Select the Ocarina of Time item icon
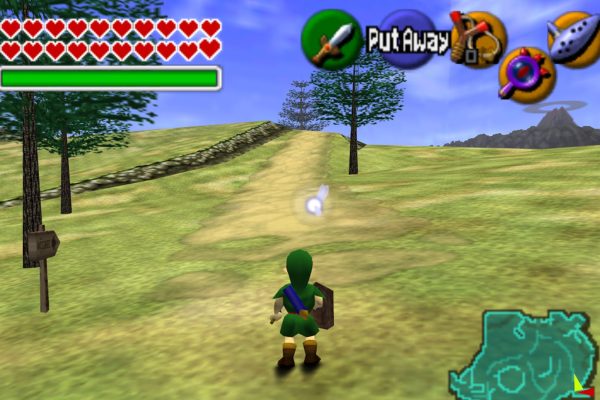600x400 pixels. [x=574, y=38]
